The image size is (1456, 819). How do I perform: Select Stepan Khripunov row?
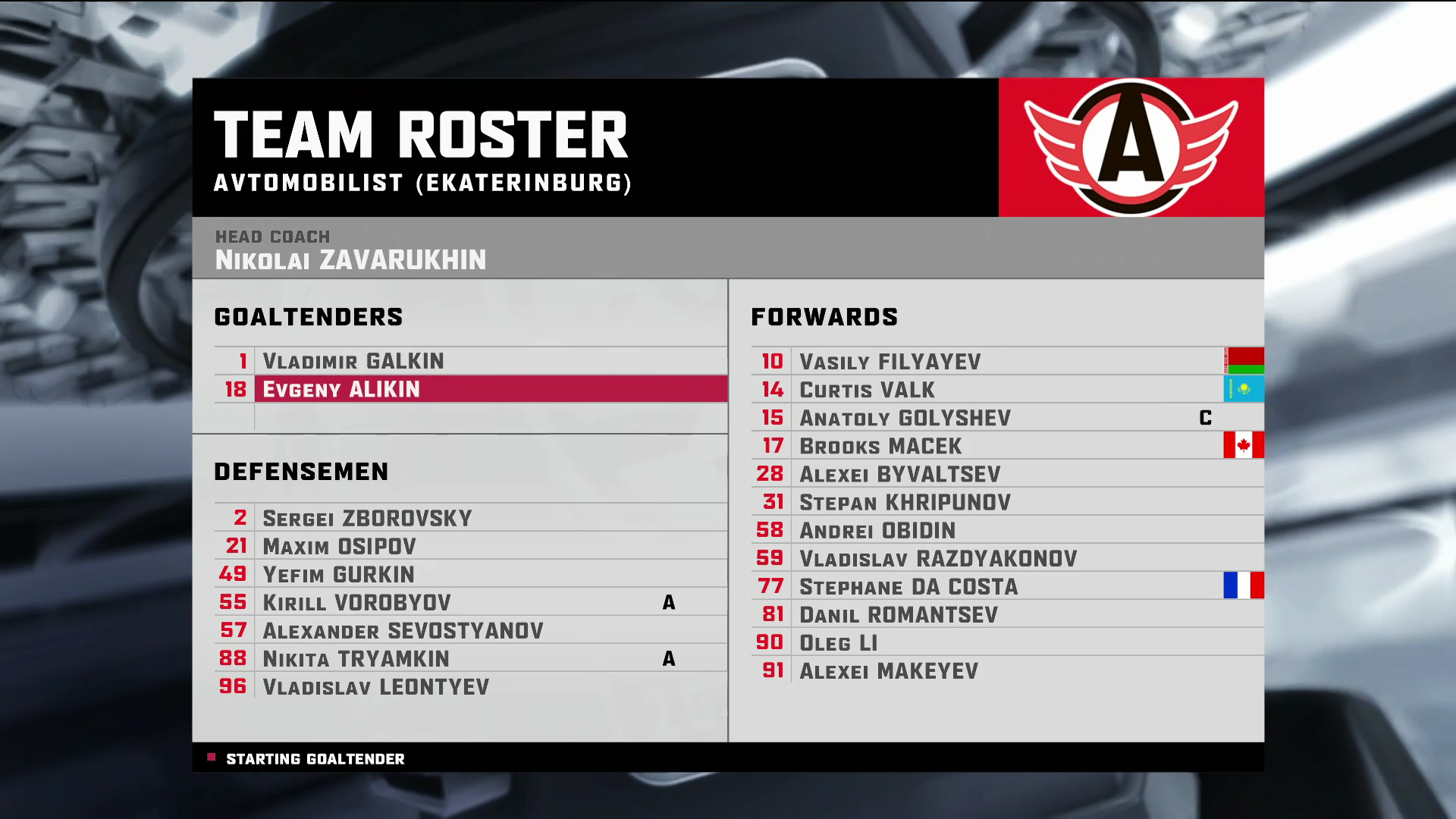905,502
